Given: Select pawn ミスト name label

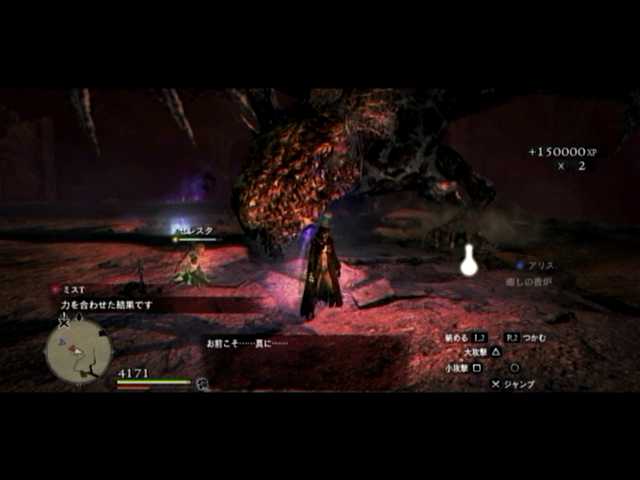Looking at the screenshot, I should pyautogui.click(x=73, y=290).
